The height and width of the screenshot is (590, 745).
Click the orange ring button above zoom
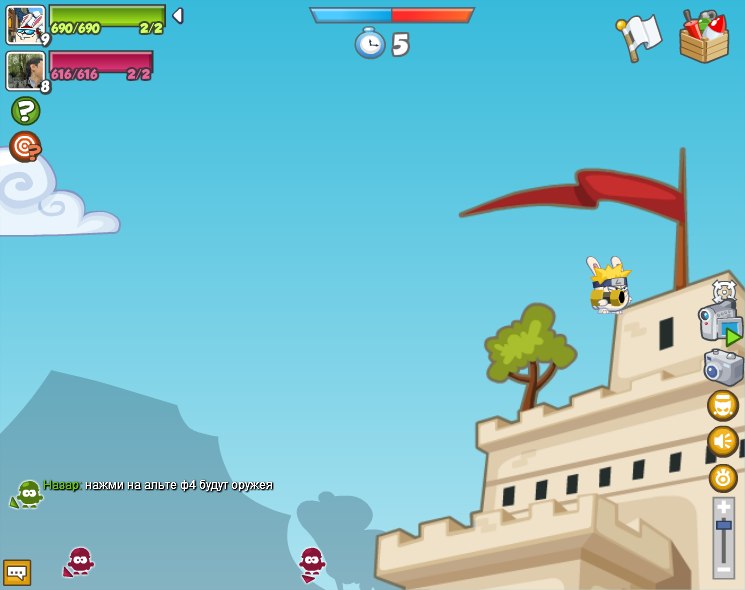[723, 478]
